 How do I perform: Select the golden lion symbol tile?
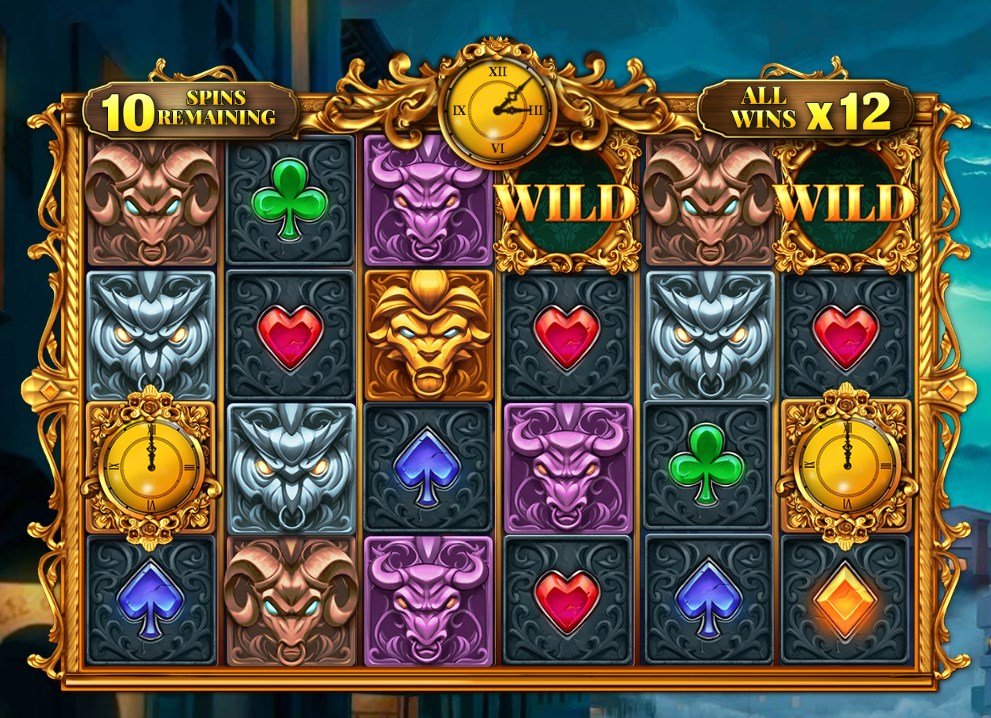pyautogui.click(x=428, y=335)
